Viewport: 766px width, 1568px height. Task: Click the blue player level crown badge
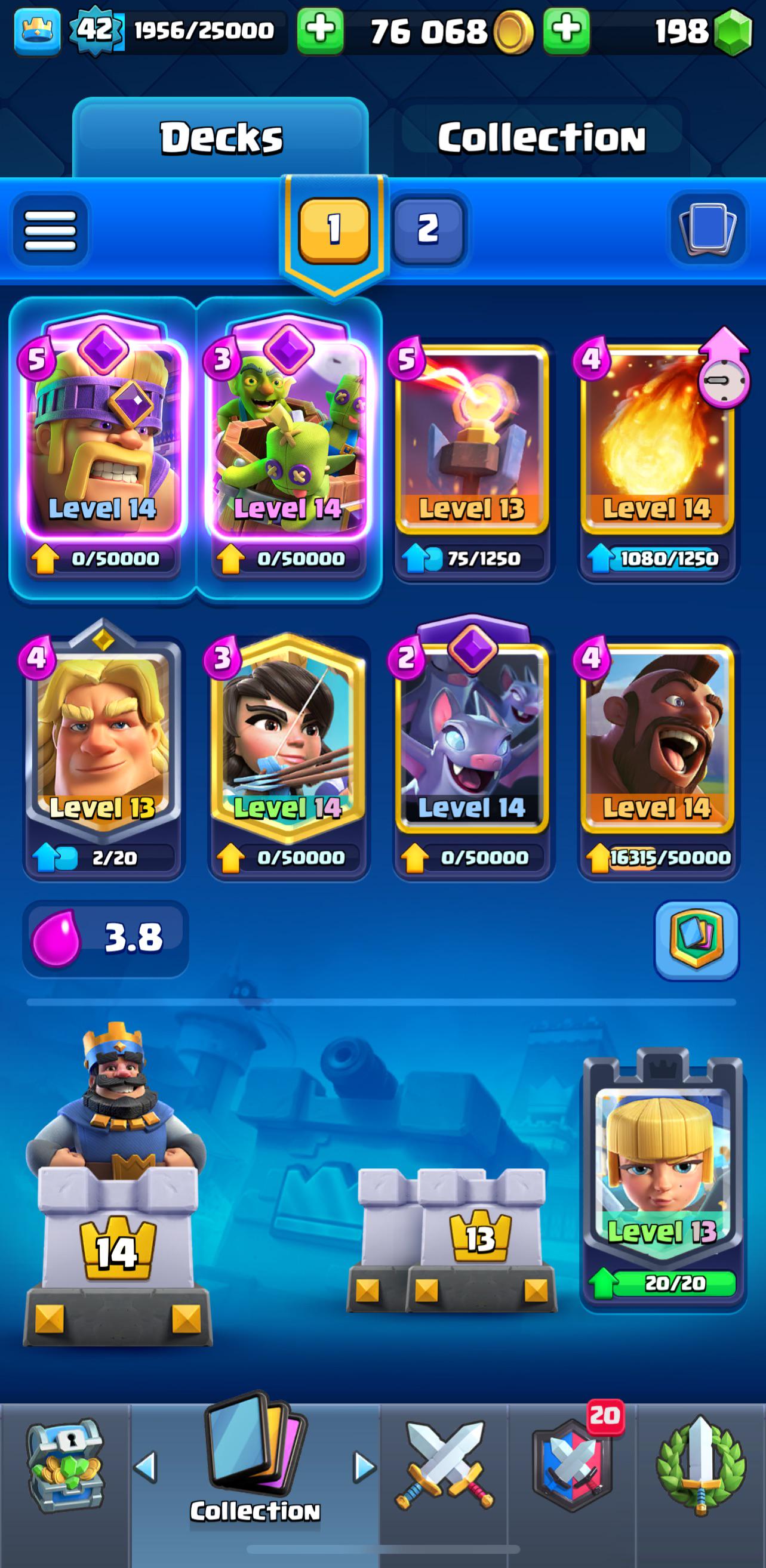(x=36, y=30)
